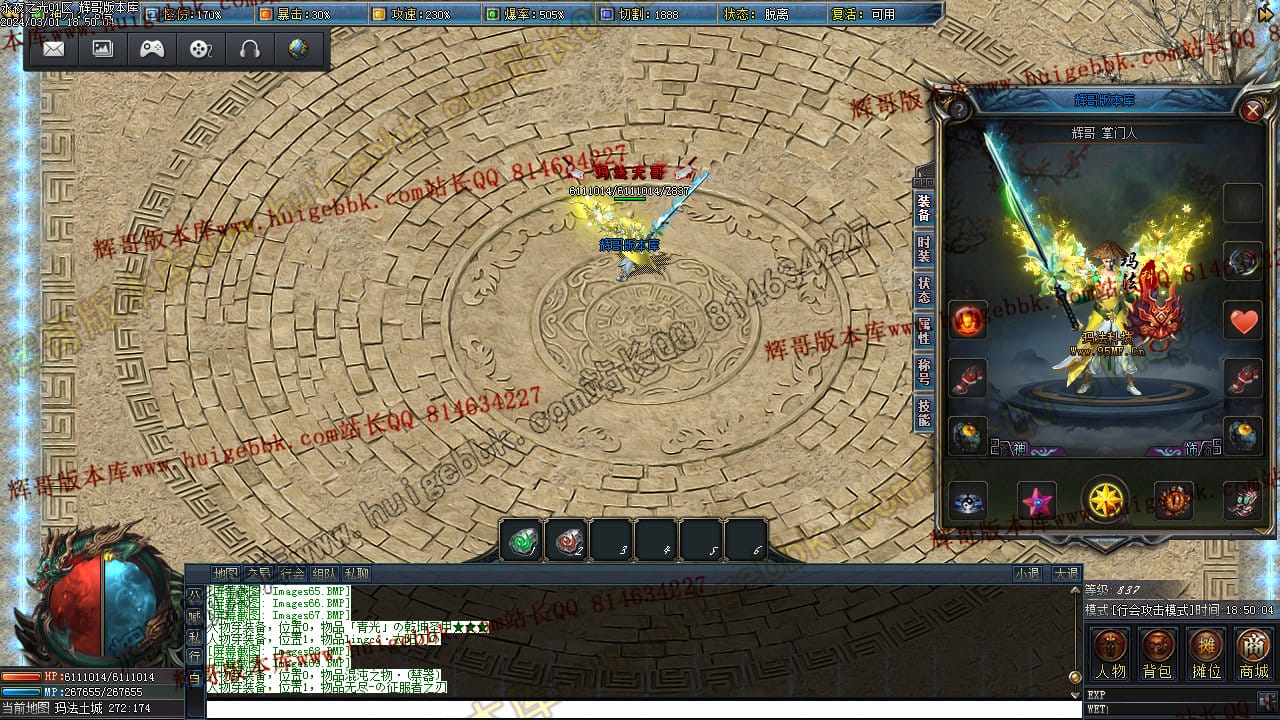The width and height of the screenshot is (1280, 720).
Task: Switch chat to the 行会 guild channel
Action: [292, 574]
